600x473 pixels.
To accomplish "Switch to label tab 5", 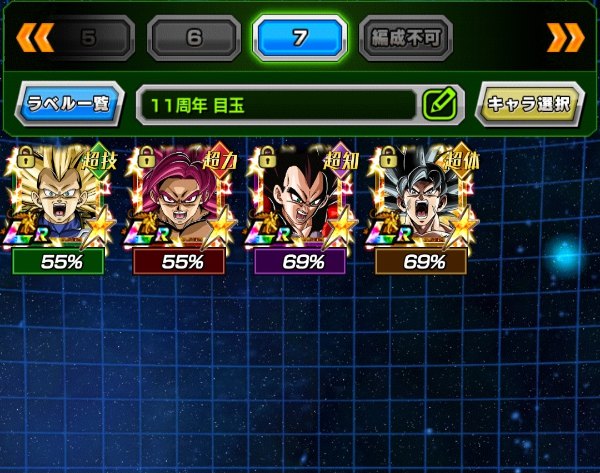I will [x=86, y=39].
